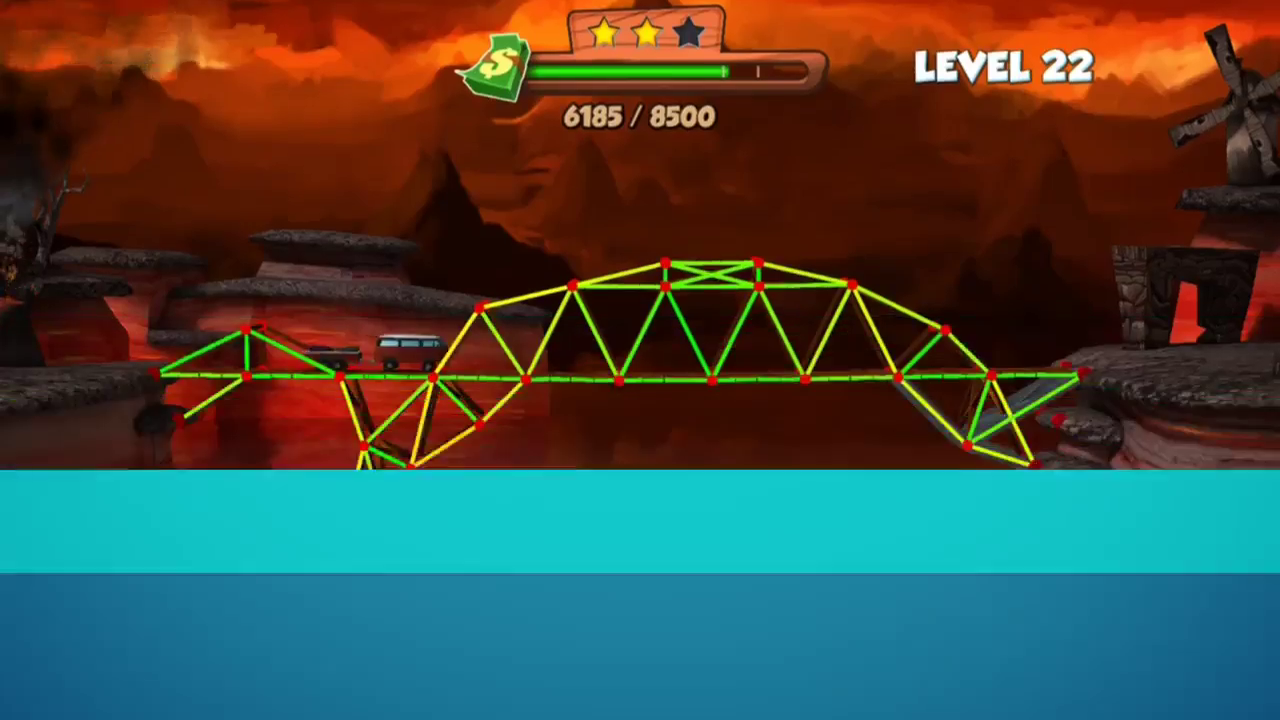Toggle the red joint at the left anchor

pos(160,372)
